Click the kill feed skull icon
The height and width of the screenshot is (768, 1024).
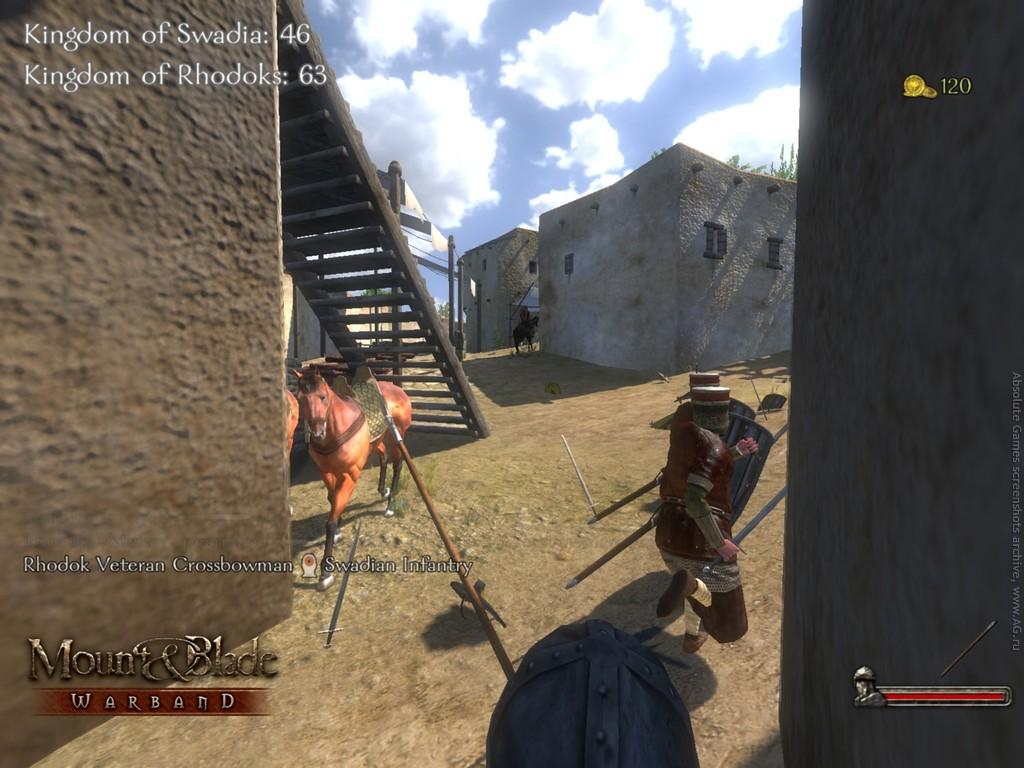click(x=309, y=566)
